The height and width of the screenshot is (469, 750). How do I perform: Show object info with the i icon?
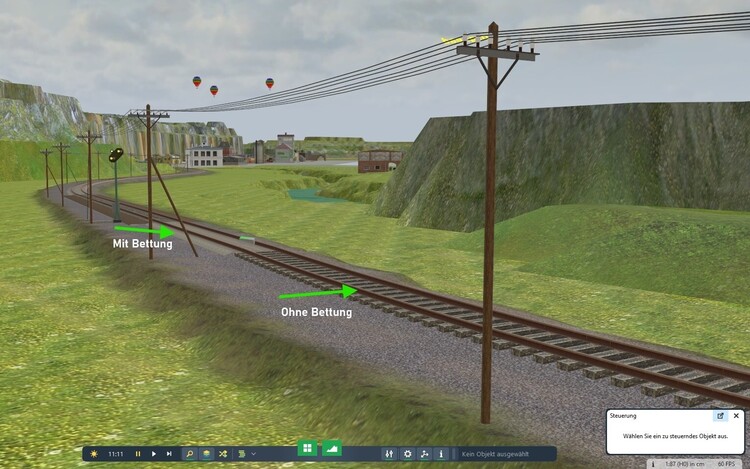[x=441, y=454]
